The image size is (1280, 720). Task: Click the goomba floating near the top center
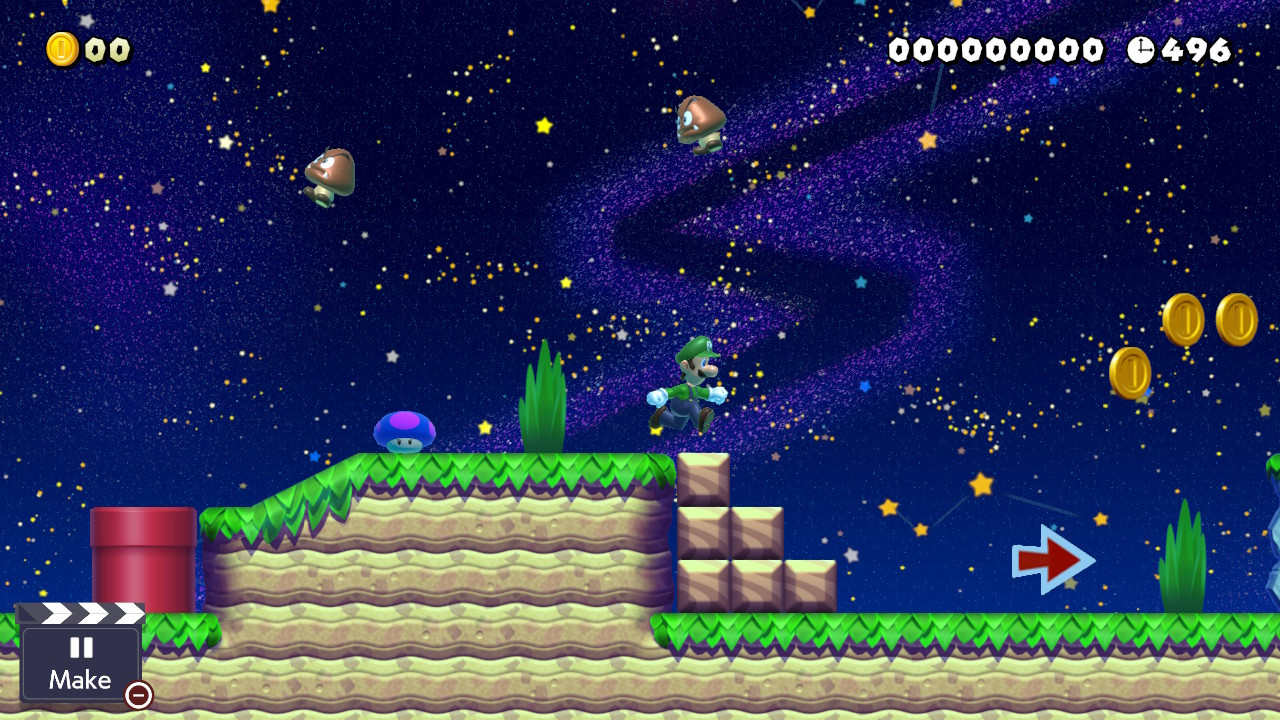[700, 118]
